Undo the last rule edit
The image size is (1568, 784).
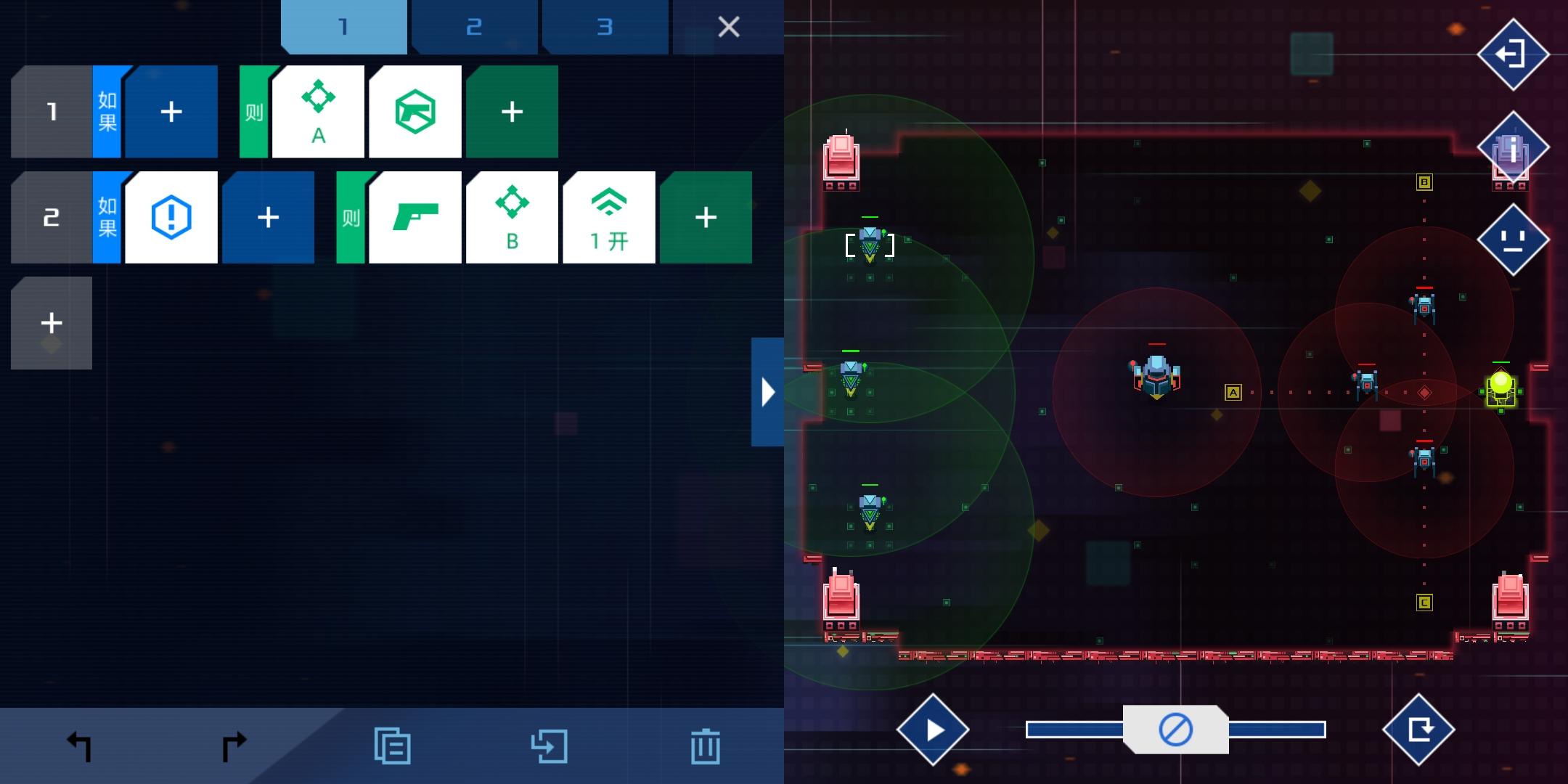[x=80, y=744]
